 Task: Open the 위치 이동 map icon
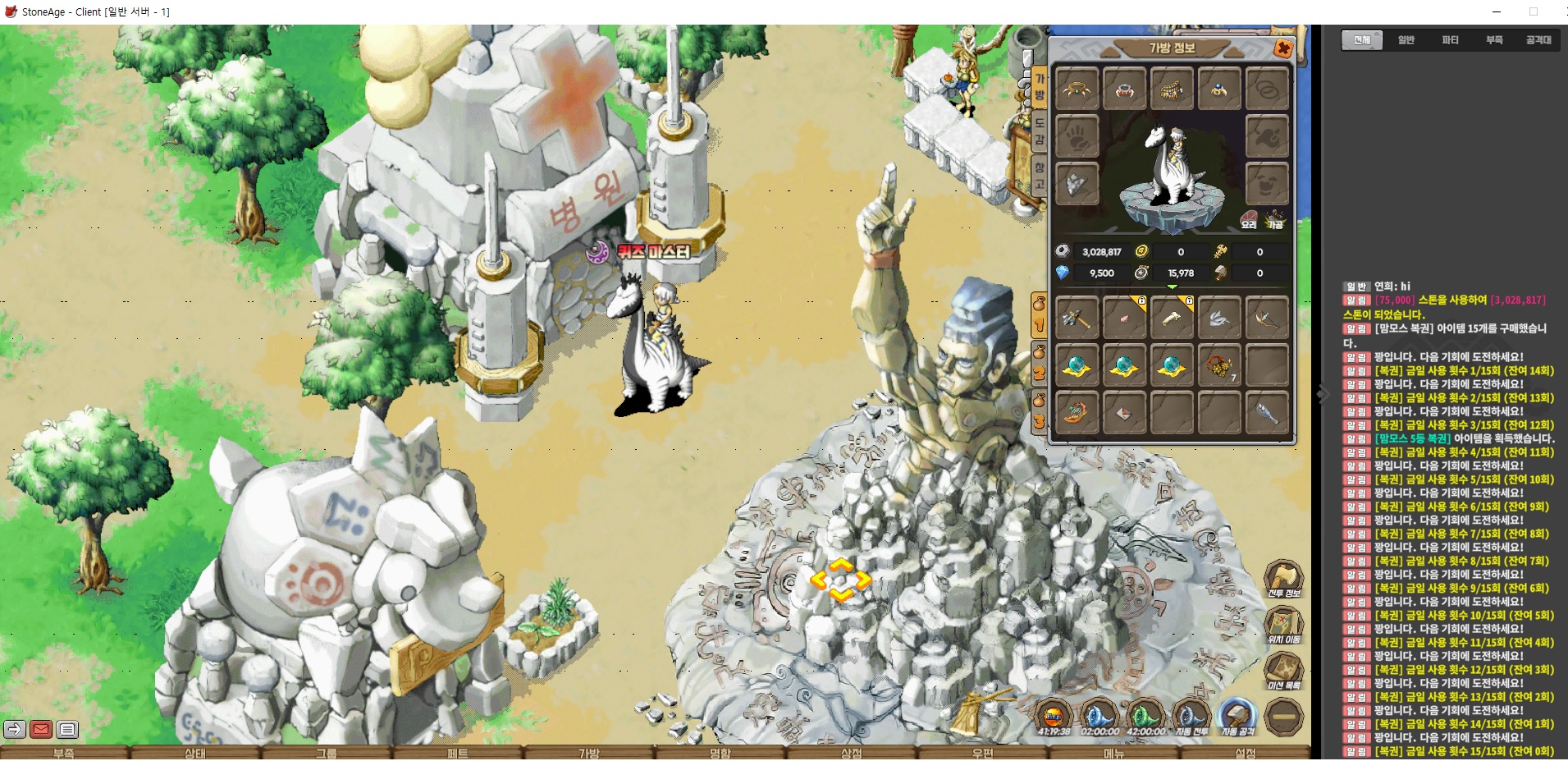[x=1283, y=626]
